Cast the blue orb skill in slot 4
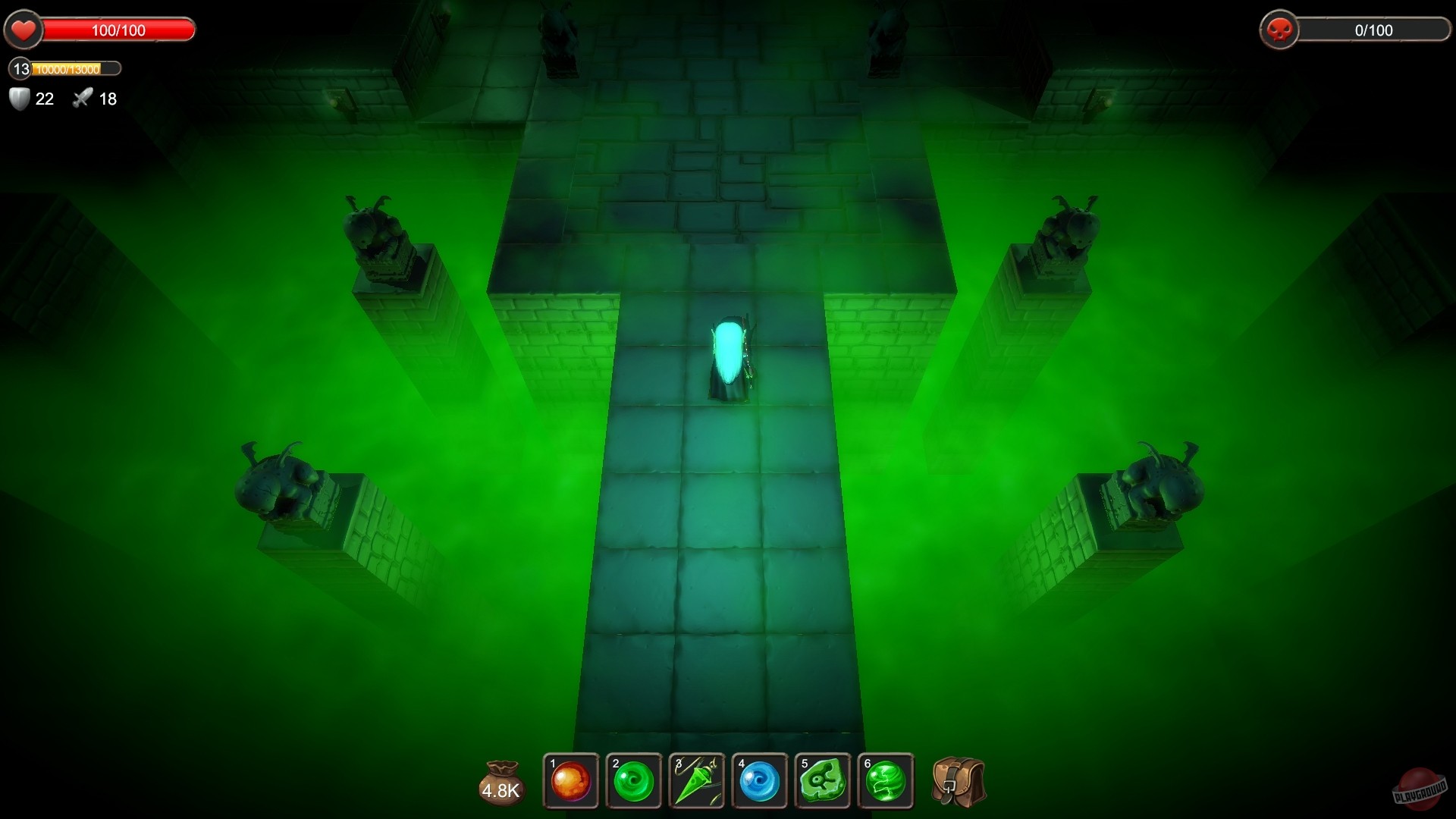 tap(761, 782)
